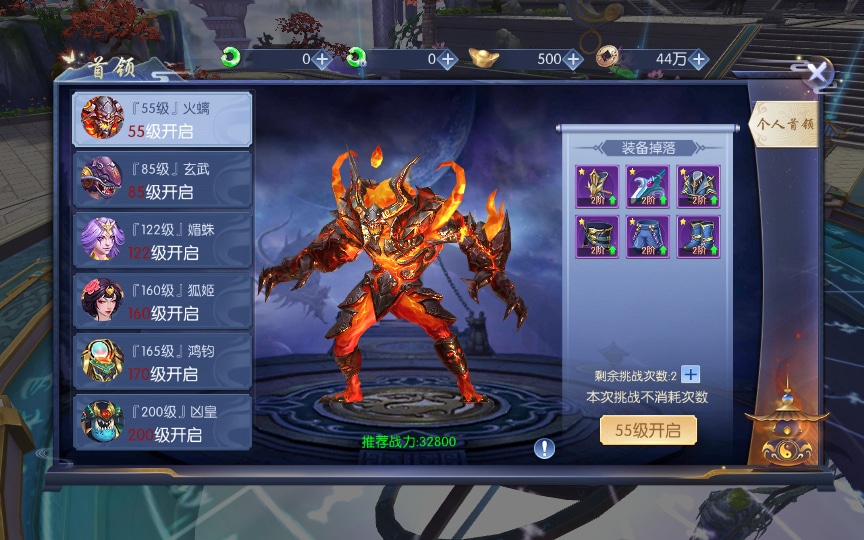
Task: Add more gold ingots via plus button
Action: click(x=573, y=59)
